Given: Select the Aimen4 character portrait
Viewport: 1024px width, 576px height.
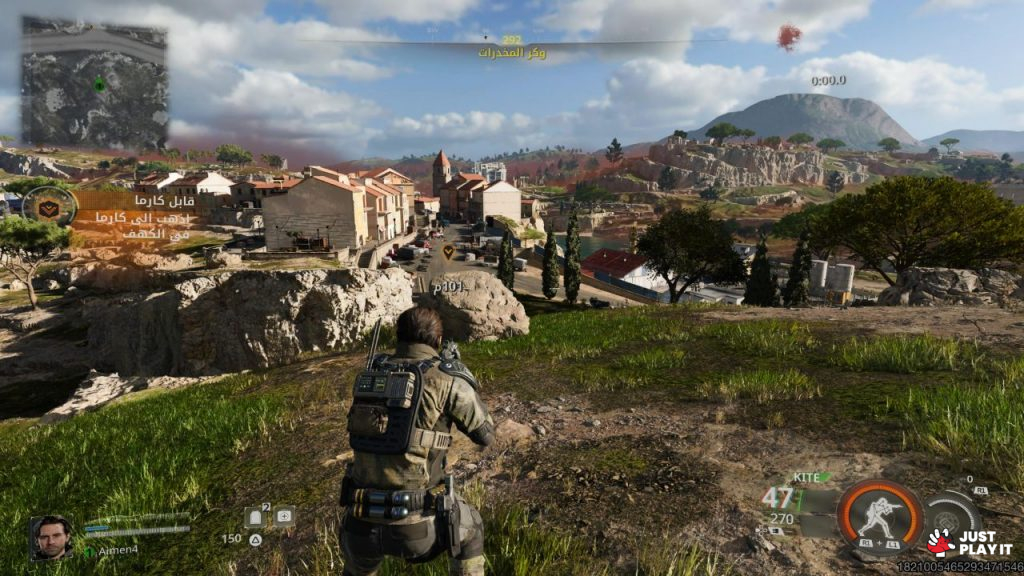Looking at the screenshot, I should 50,537.
